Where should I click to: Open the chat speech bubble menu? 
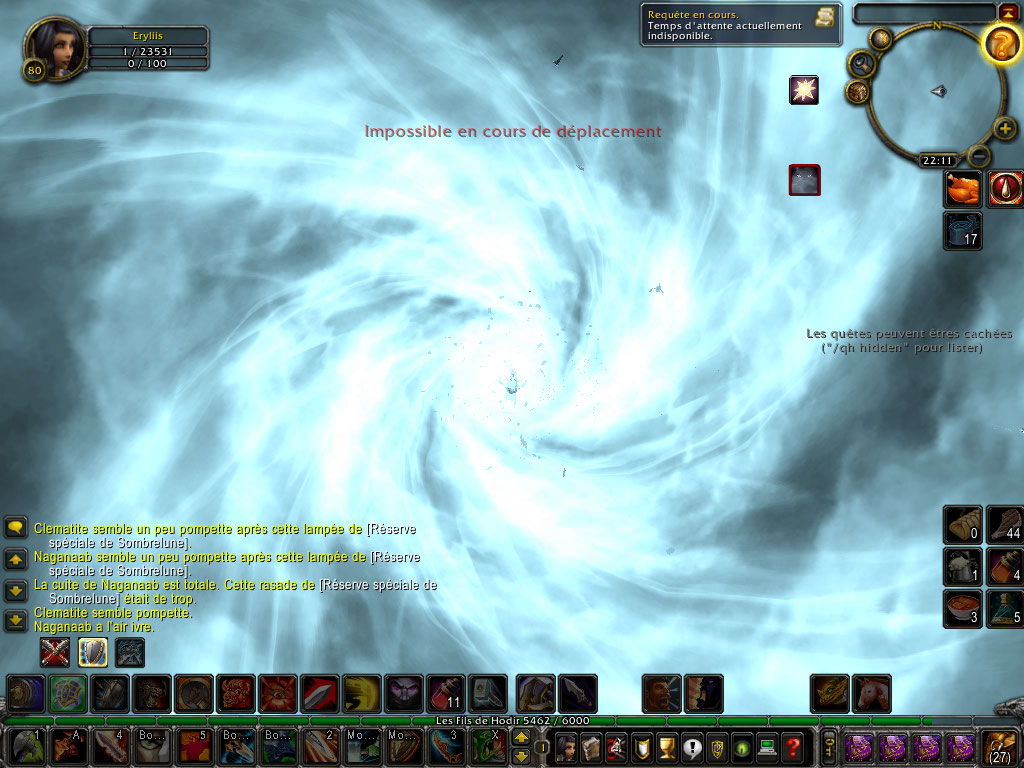coord(15,527)
